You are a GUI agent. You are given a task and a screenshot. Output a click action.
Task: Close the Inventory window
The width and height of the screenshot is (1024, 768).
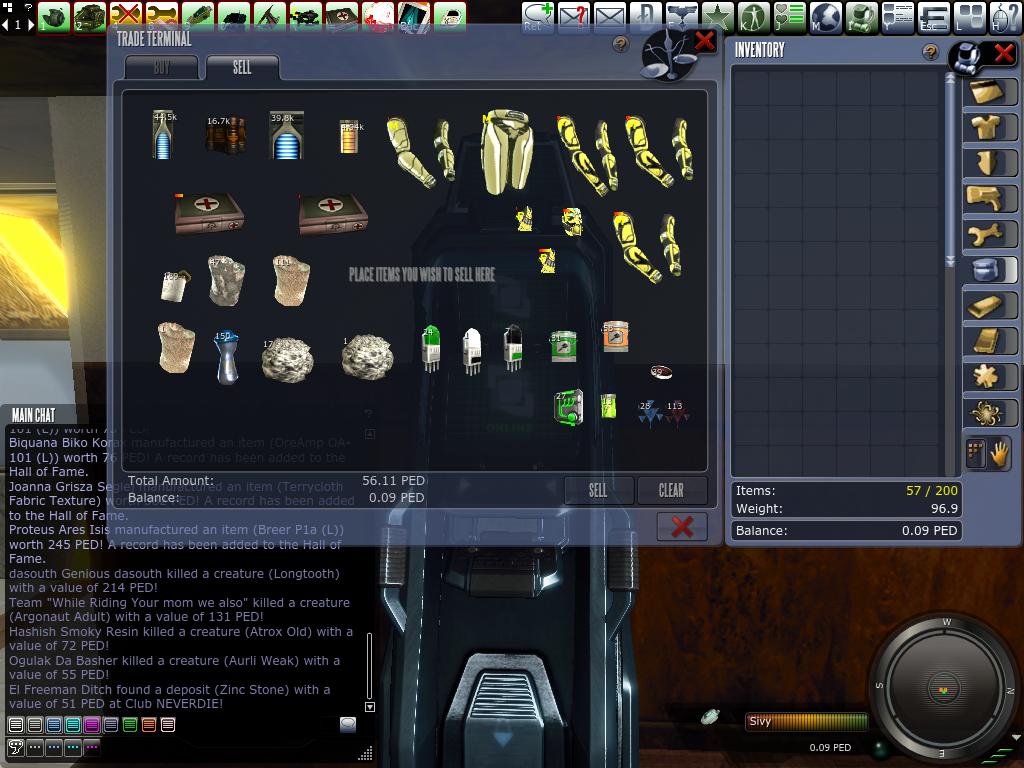[x=1003, y=52]
